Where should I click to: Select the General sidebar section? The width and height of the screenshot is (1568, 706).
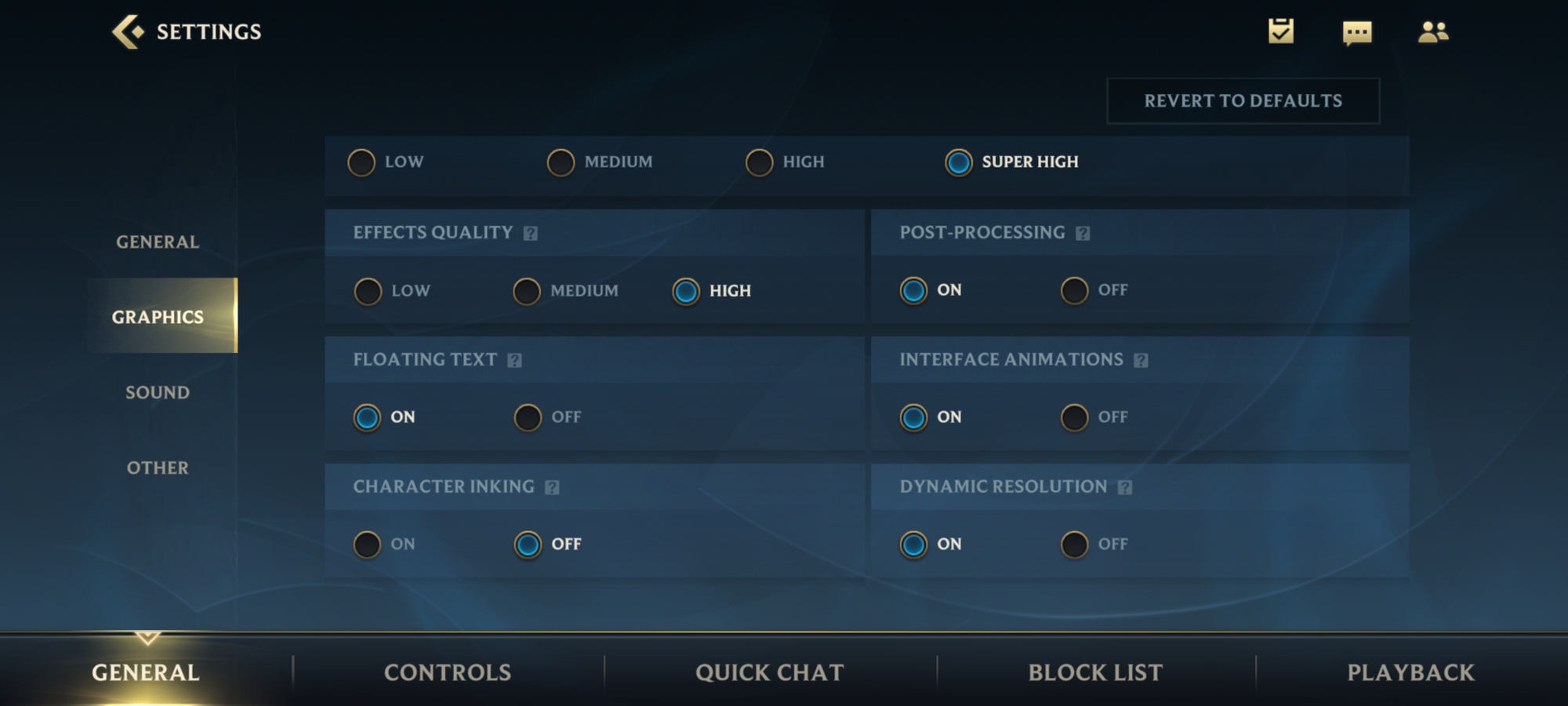tap(158, 242)
